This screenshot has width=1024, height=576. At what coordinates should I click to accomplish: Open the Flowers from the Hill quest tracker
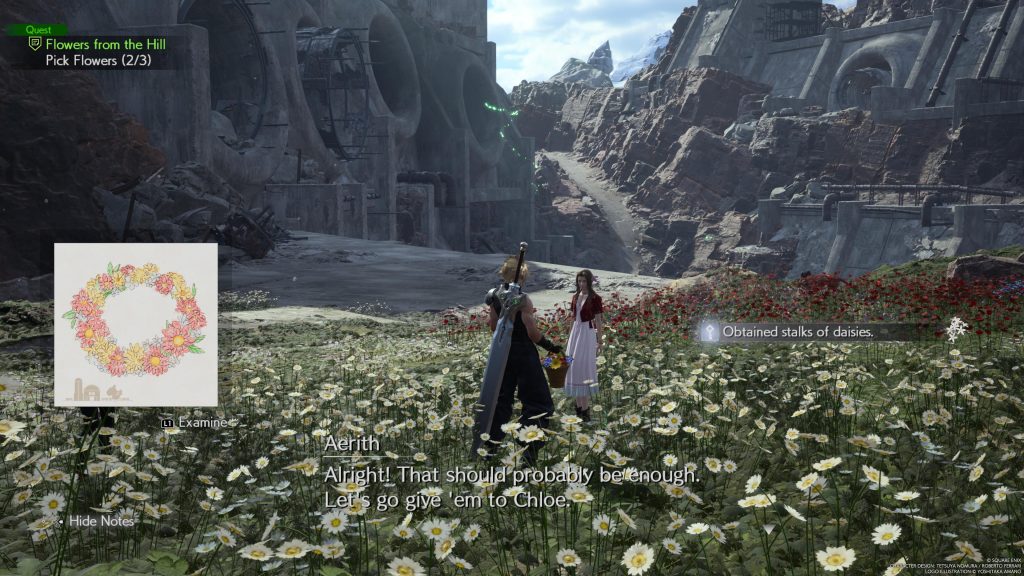(x=104, y=44)
